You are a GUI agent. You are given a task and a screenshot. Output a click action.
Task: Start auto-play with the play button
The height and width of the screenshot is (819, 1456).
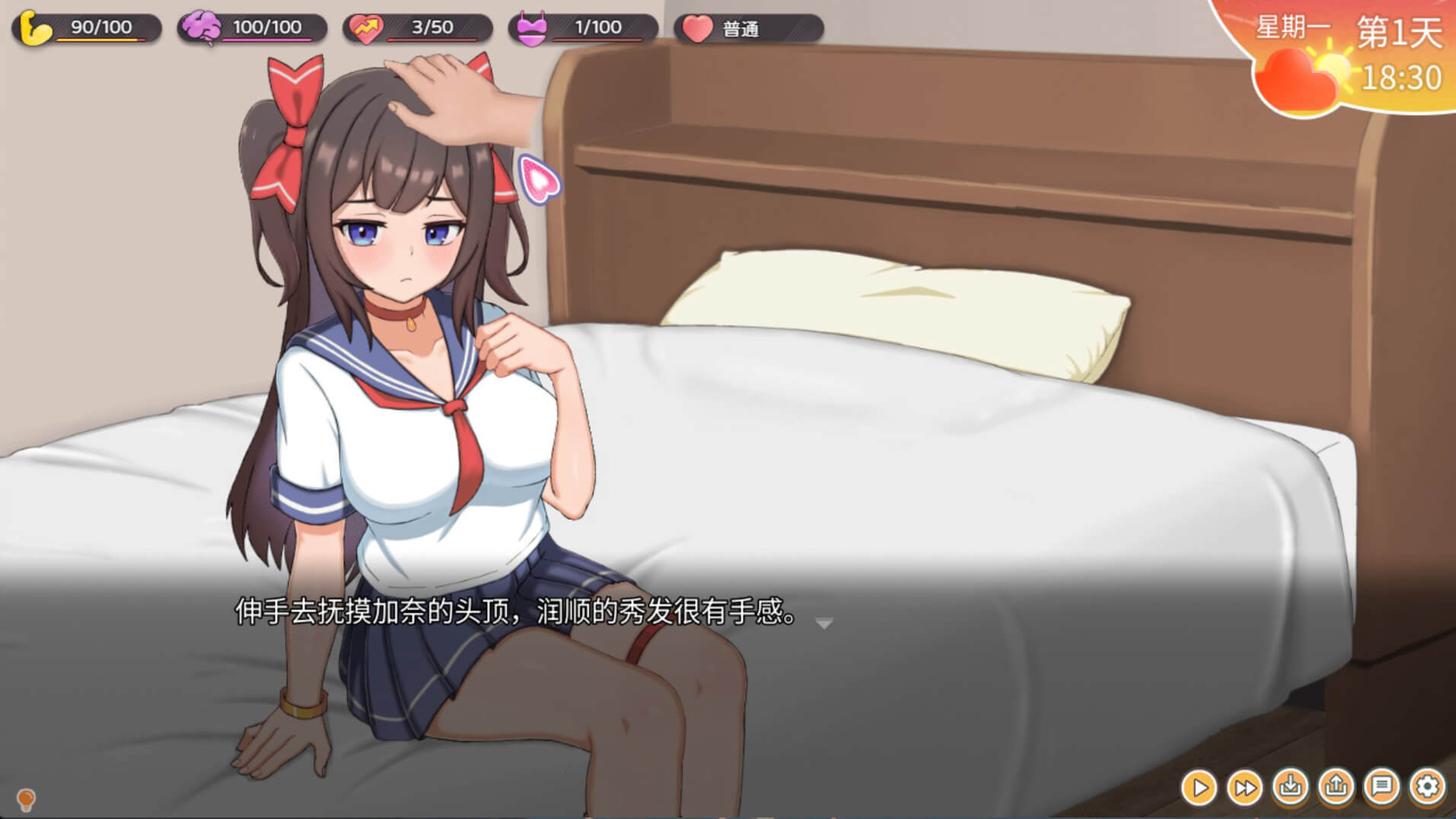click(1200, 788)
